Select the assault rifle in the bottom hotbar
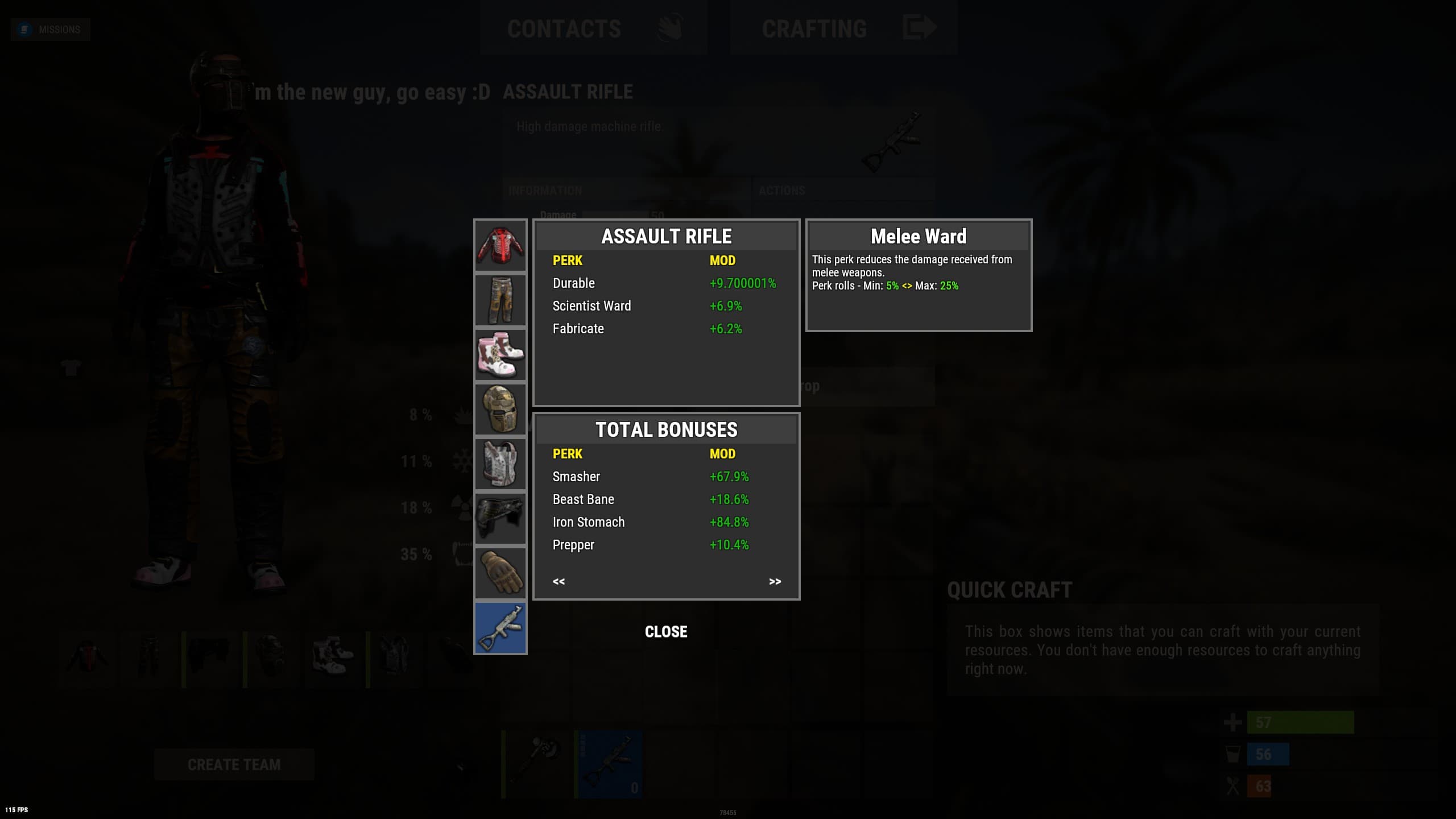The height and width of the screenshot is (819, 1456). click(609, 762)
